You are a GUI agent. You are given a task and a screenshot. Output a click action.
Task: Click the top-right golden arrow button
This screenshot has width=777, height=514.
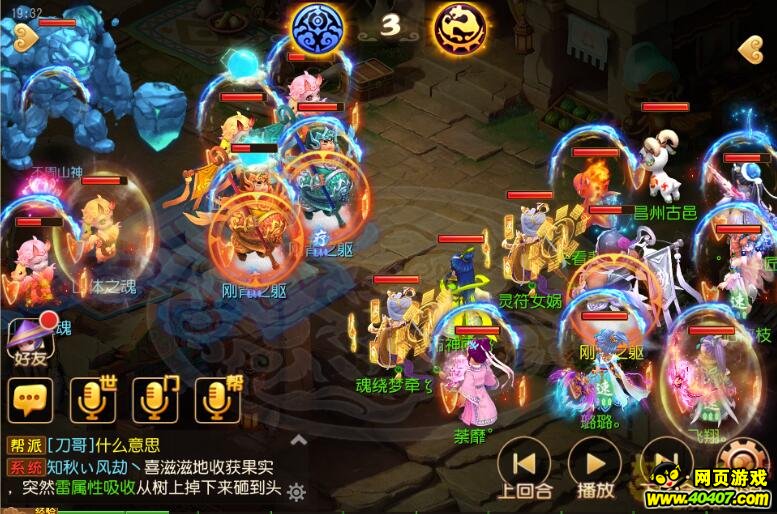pyautogui.click(x=750, y=48)
